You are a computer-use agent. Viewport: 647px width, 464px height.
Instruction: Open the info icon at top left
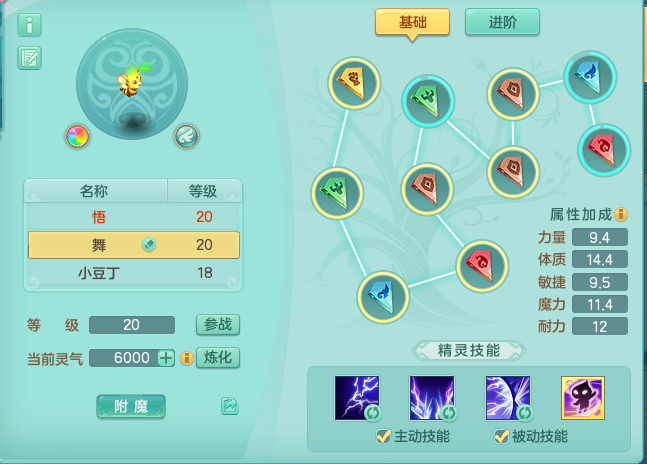29,25
